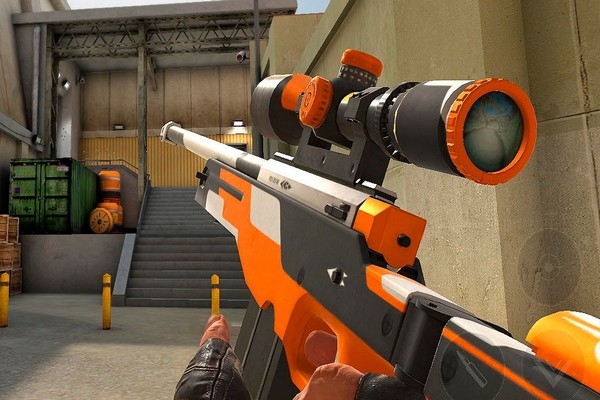This screenshot has width=600, height=400.
Task: Tap the crosshair scope aim button
Action: click(x=549, y=267)
